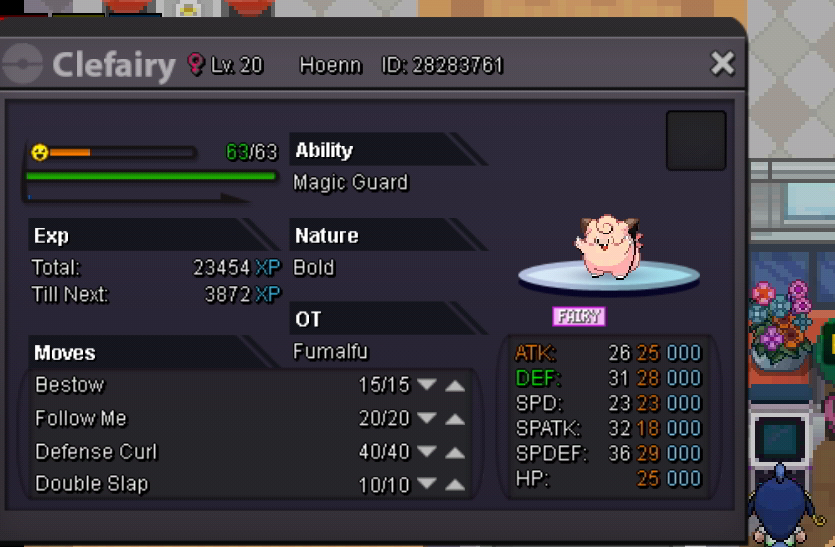
Task: Click the Pokeball icon beside Clefairy's name
Action: click(22, 66)
